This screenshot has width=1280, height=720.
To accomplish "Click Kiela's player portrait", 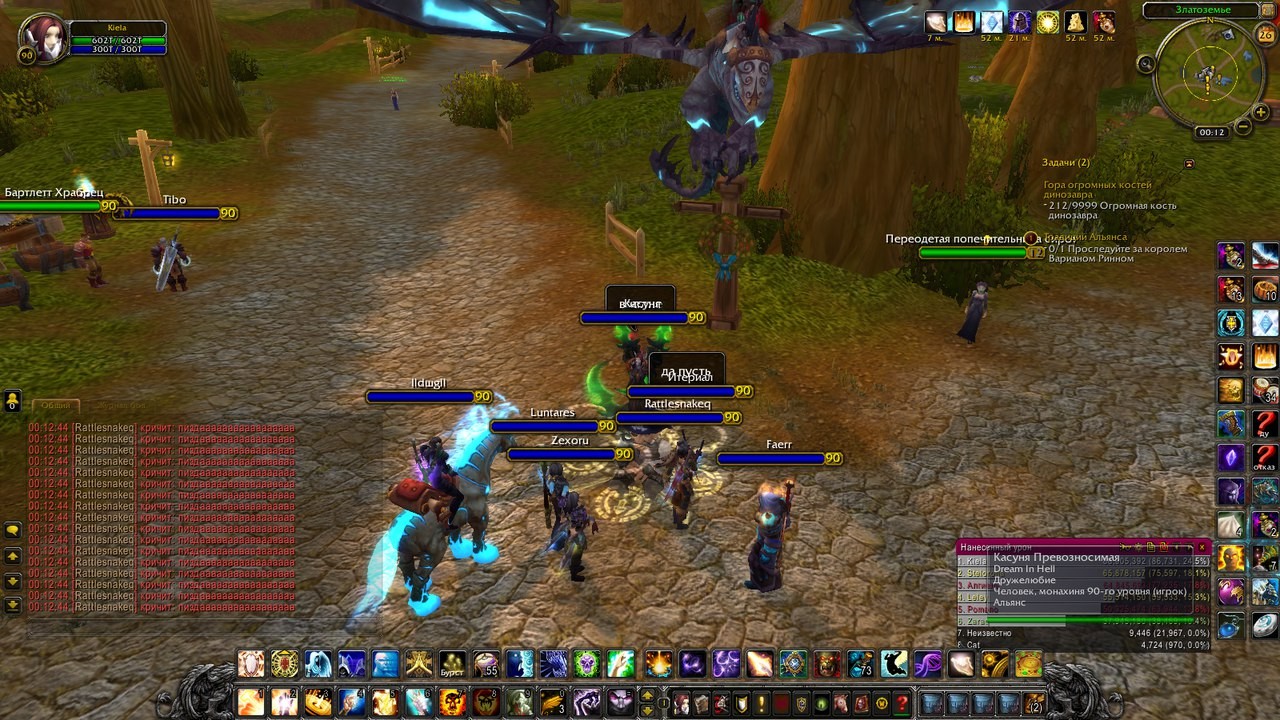I will click(43, 38).
